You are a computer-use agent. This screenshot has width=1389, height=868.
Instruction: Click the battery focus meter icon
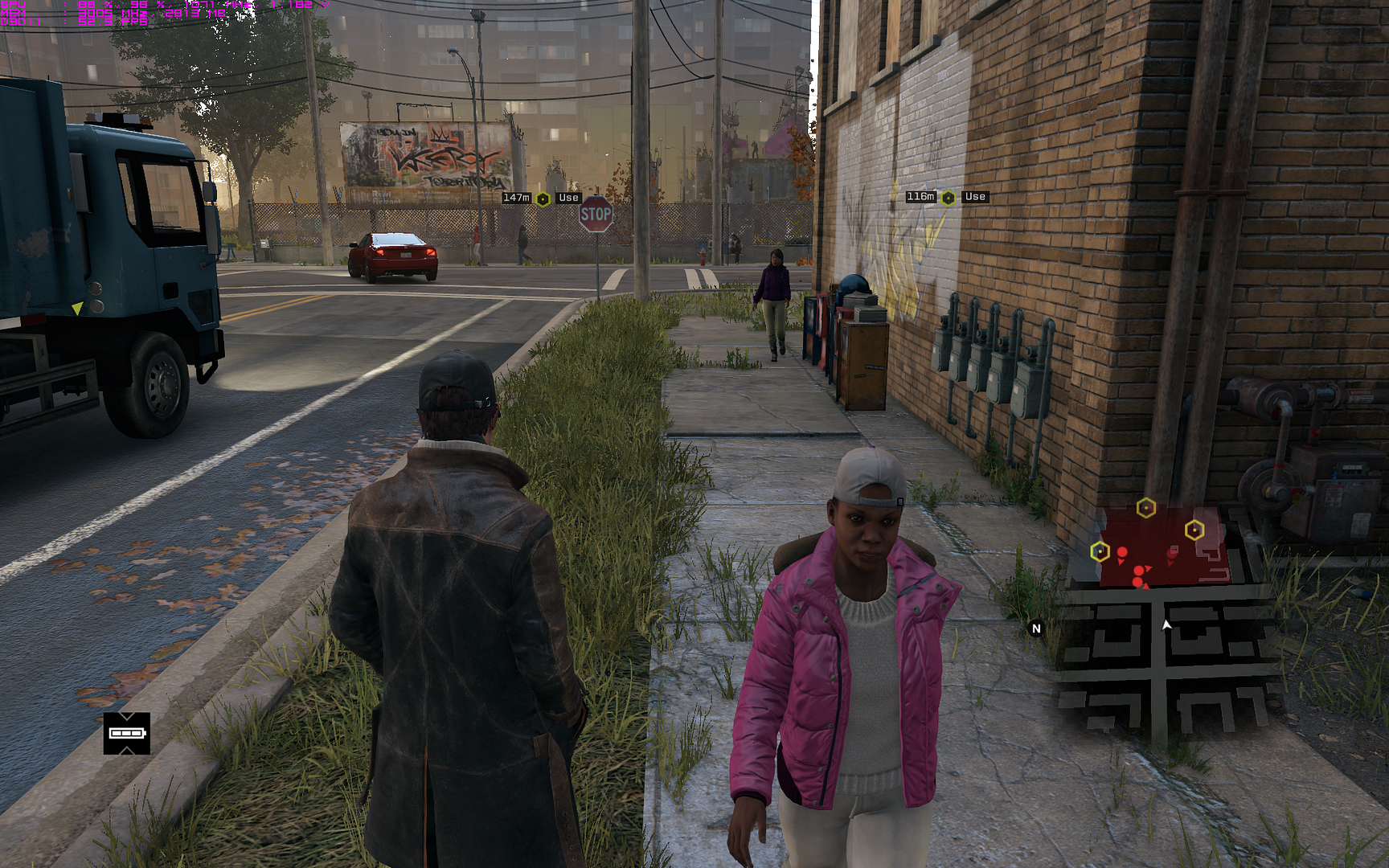tap(126, 733)
